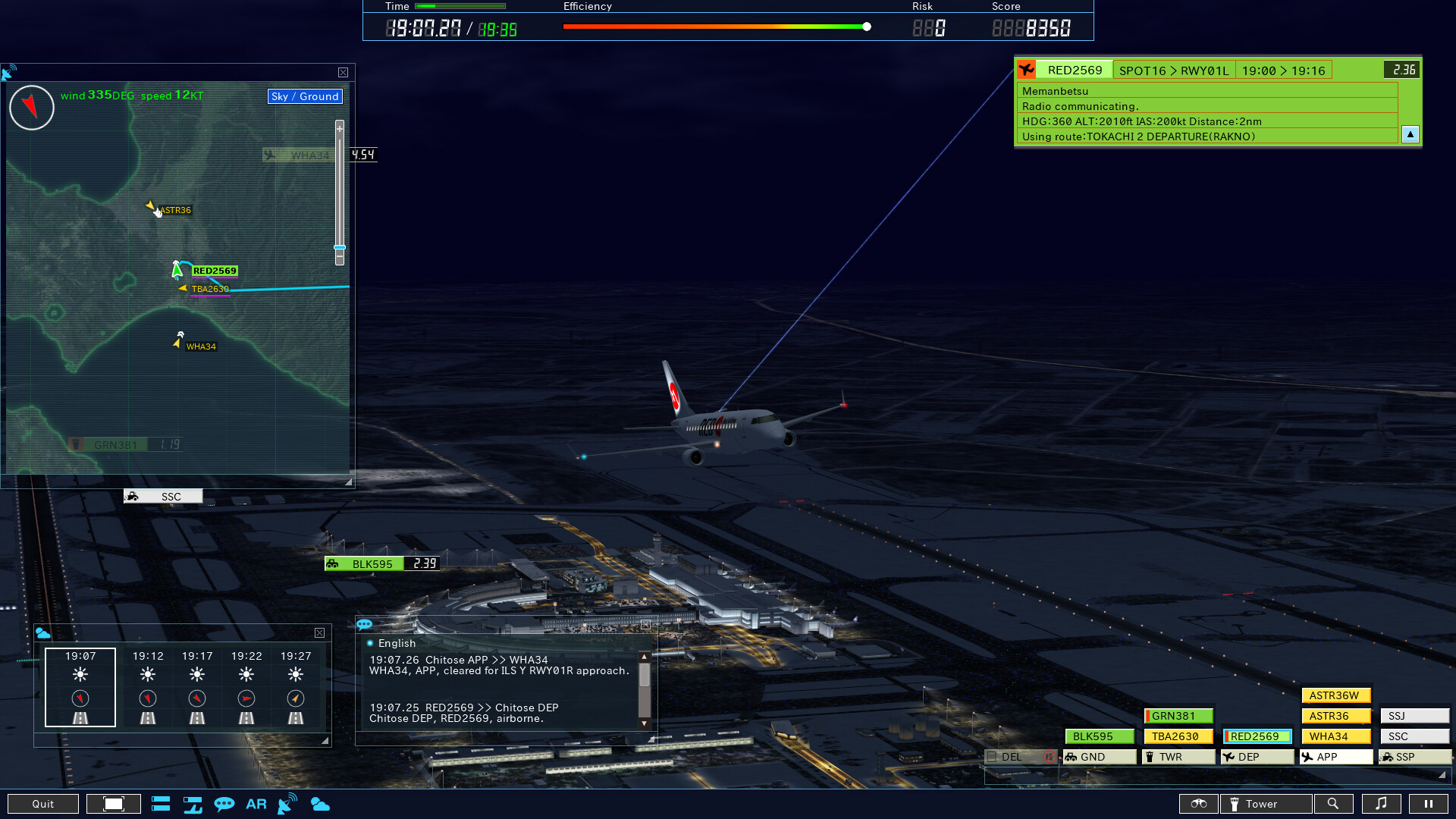Adjust the minimap zoom slider
1456x819 pixels.
pyautogui.click(x=340, y=248)
